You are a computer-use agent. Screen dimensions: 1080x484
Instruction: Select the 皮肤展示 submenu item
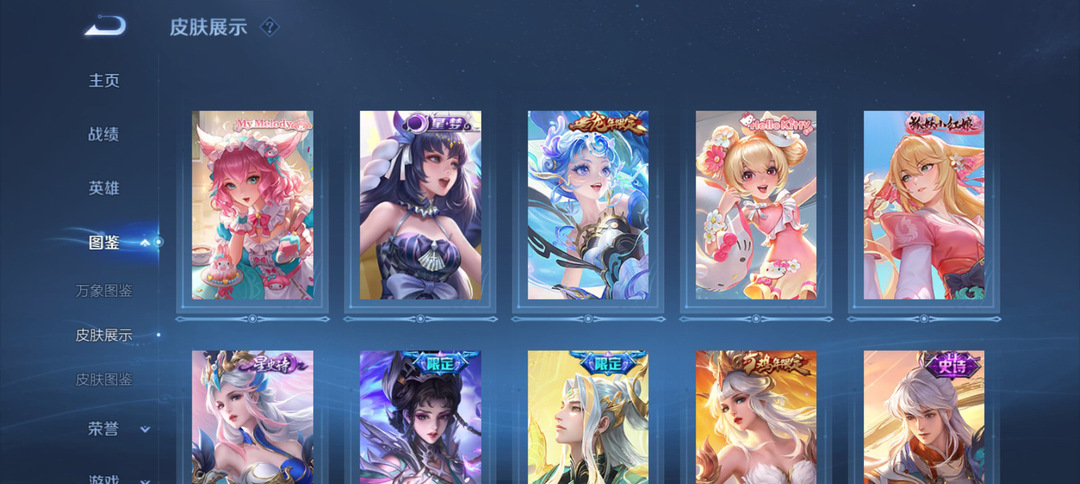(x=104, y=335)
